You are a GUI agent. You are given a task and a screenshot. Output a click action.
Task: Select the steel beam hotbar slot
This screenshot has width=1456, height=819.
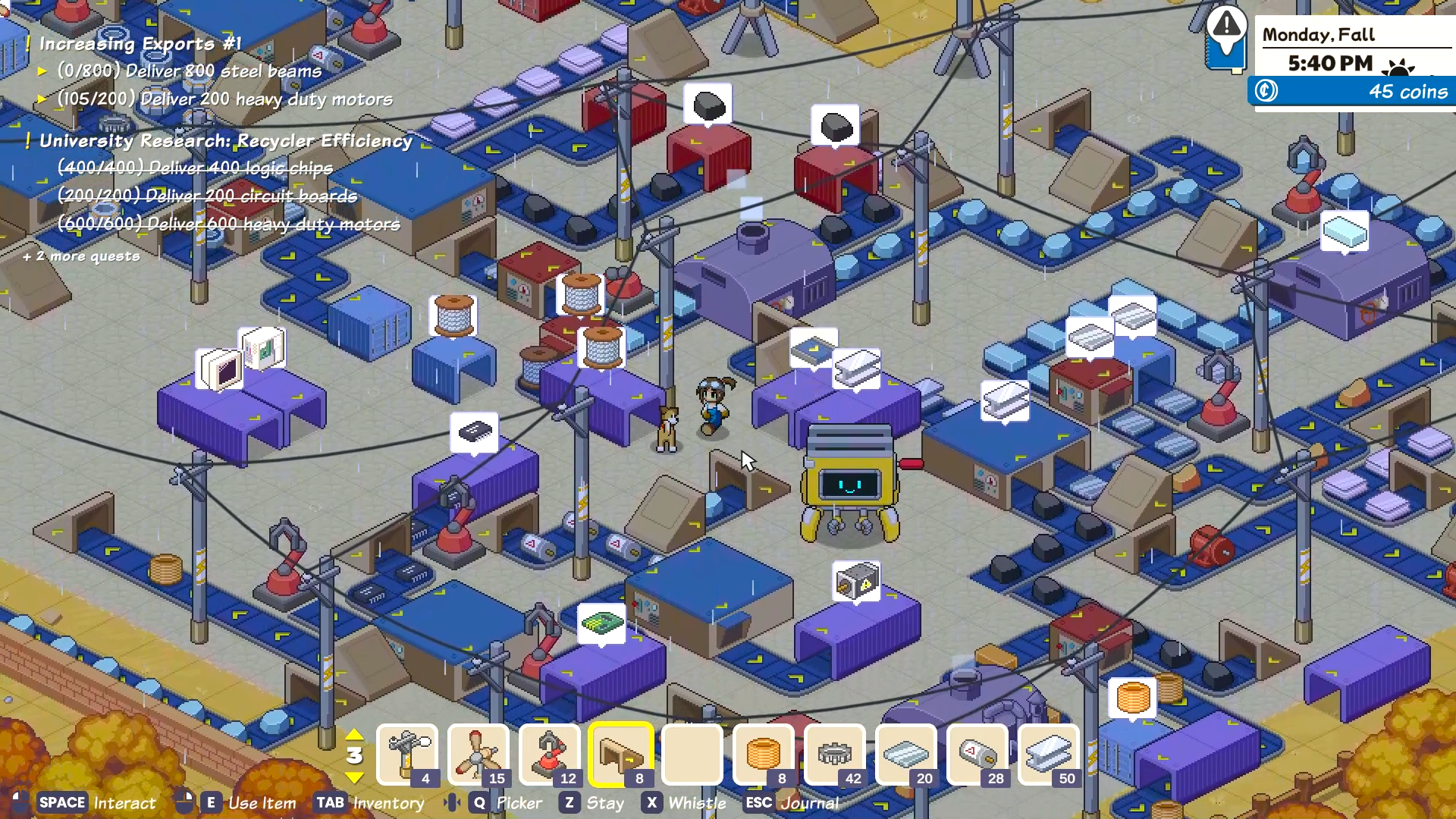[x=1049, y=755]
